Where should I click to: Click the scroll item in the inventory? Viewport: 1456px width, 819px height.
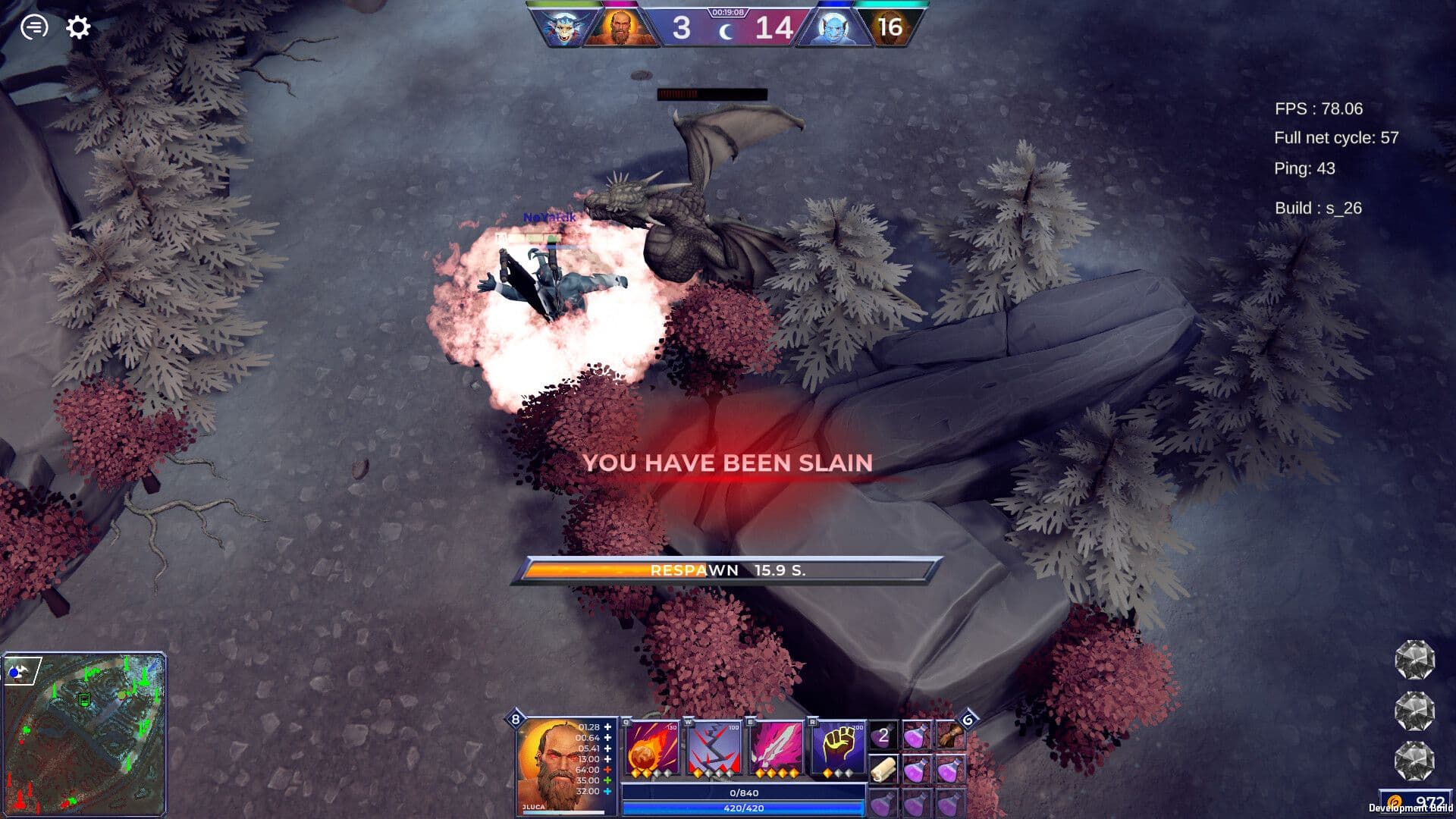883,770
